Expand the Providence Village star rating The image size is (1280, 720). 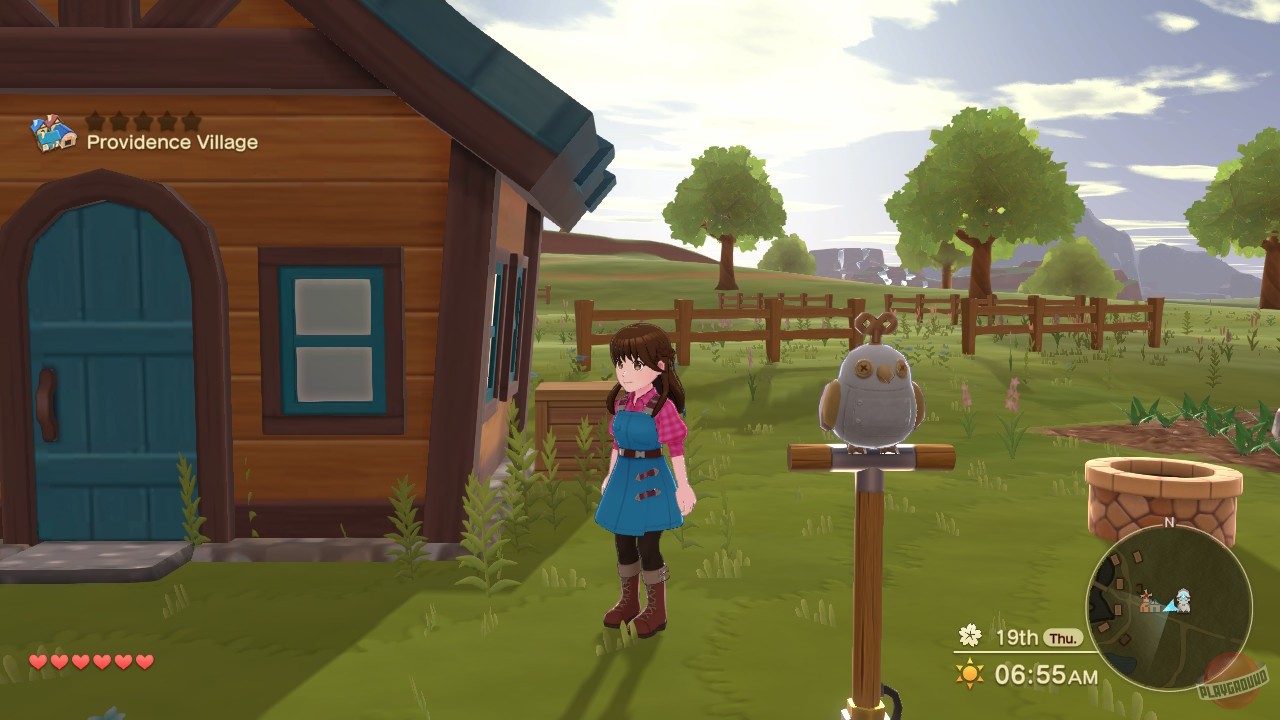[x=143, y=122]
